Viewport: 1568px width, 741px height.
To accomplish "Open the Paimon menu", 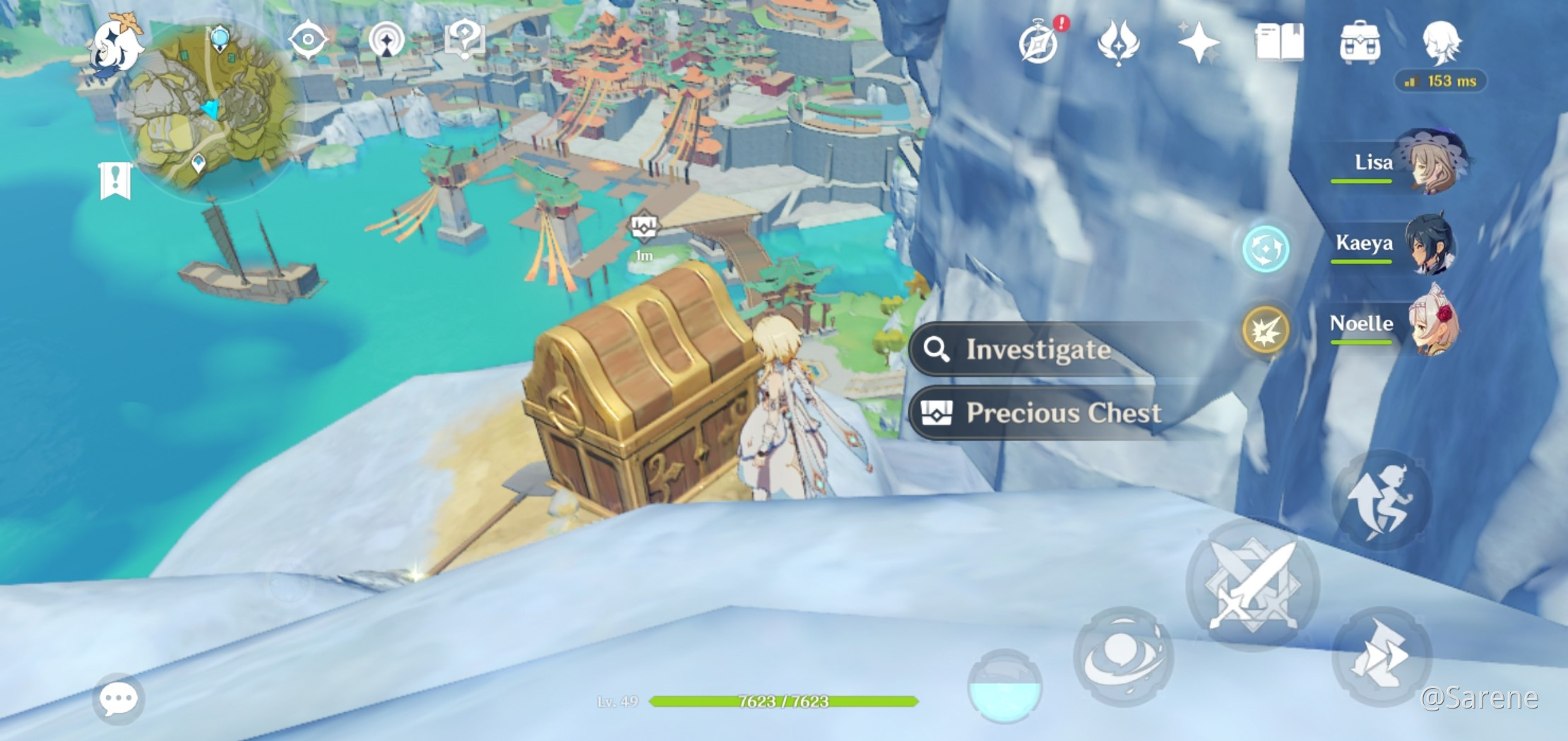I will coord(117,45).
